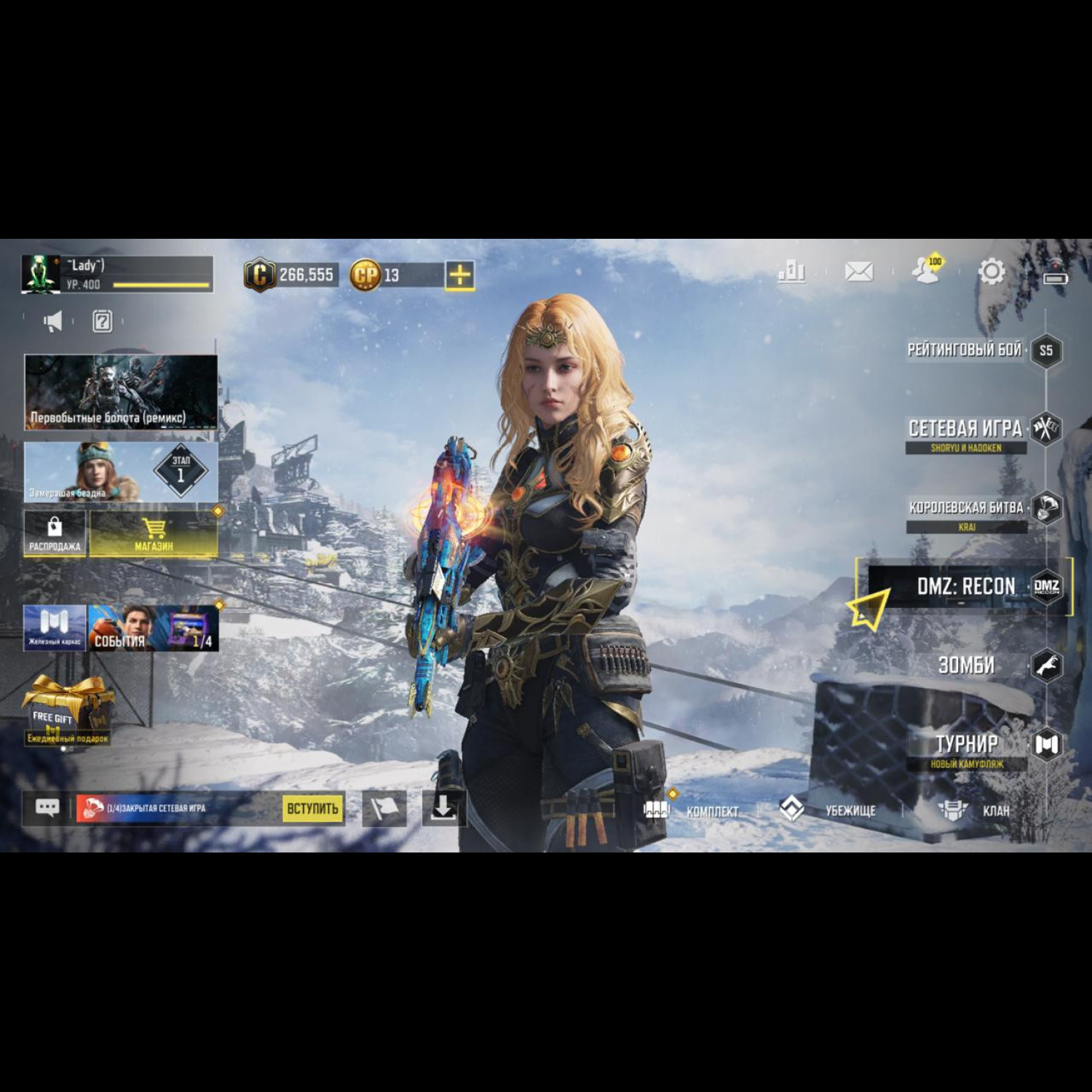Choose Сетевая игра multiplayer mode
This screenshot has height=1092, width=1092.
[965, 430]
